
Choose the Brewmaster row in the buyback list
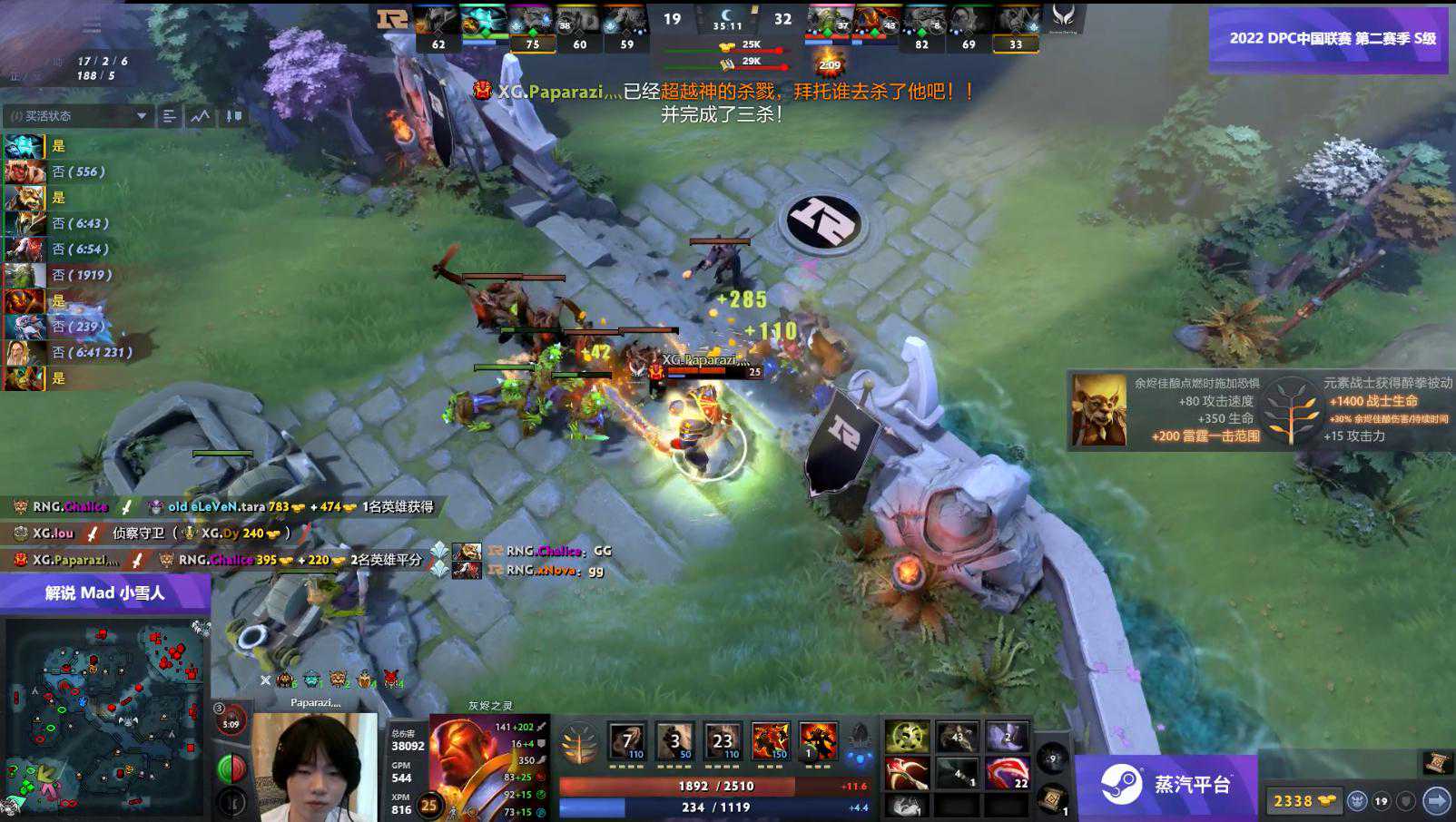25,197
